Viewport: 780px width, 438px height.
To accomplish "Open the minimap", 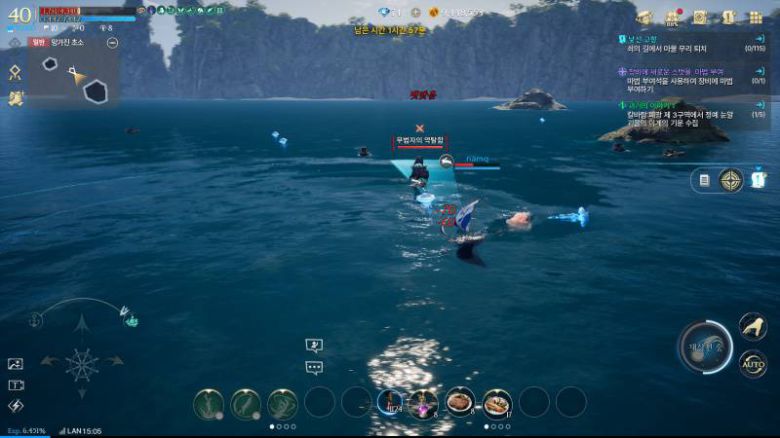I will coord(75,80).
